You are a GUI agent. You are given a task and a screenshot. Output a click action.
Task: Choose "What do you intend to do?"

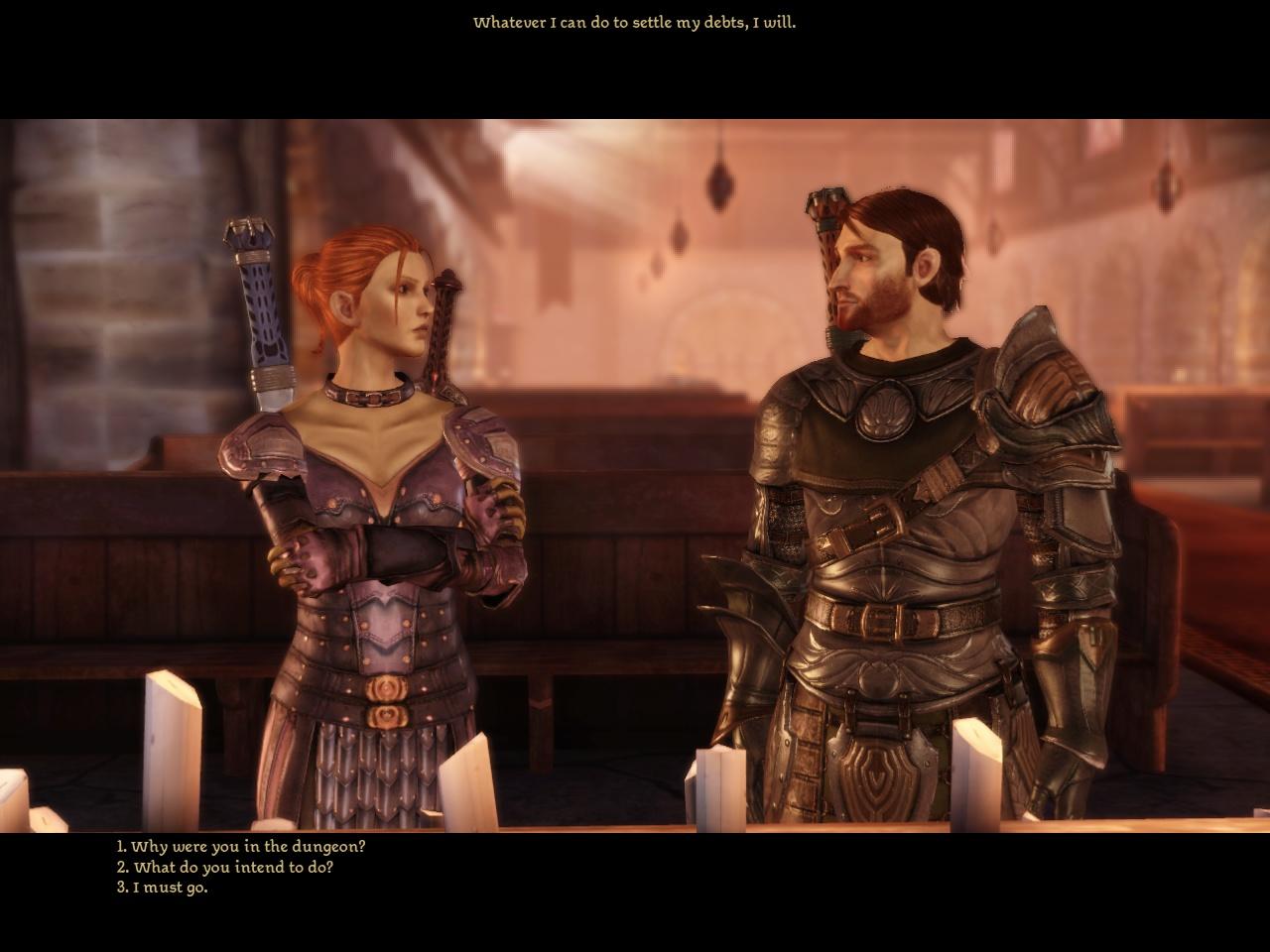click(225, 867)
